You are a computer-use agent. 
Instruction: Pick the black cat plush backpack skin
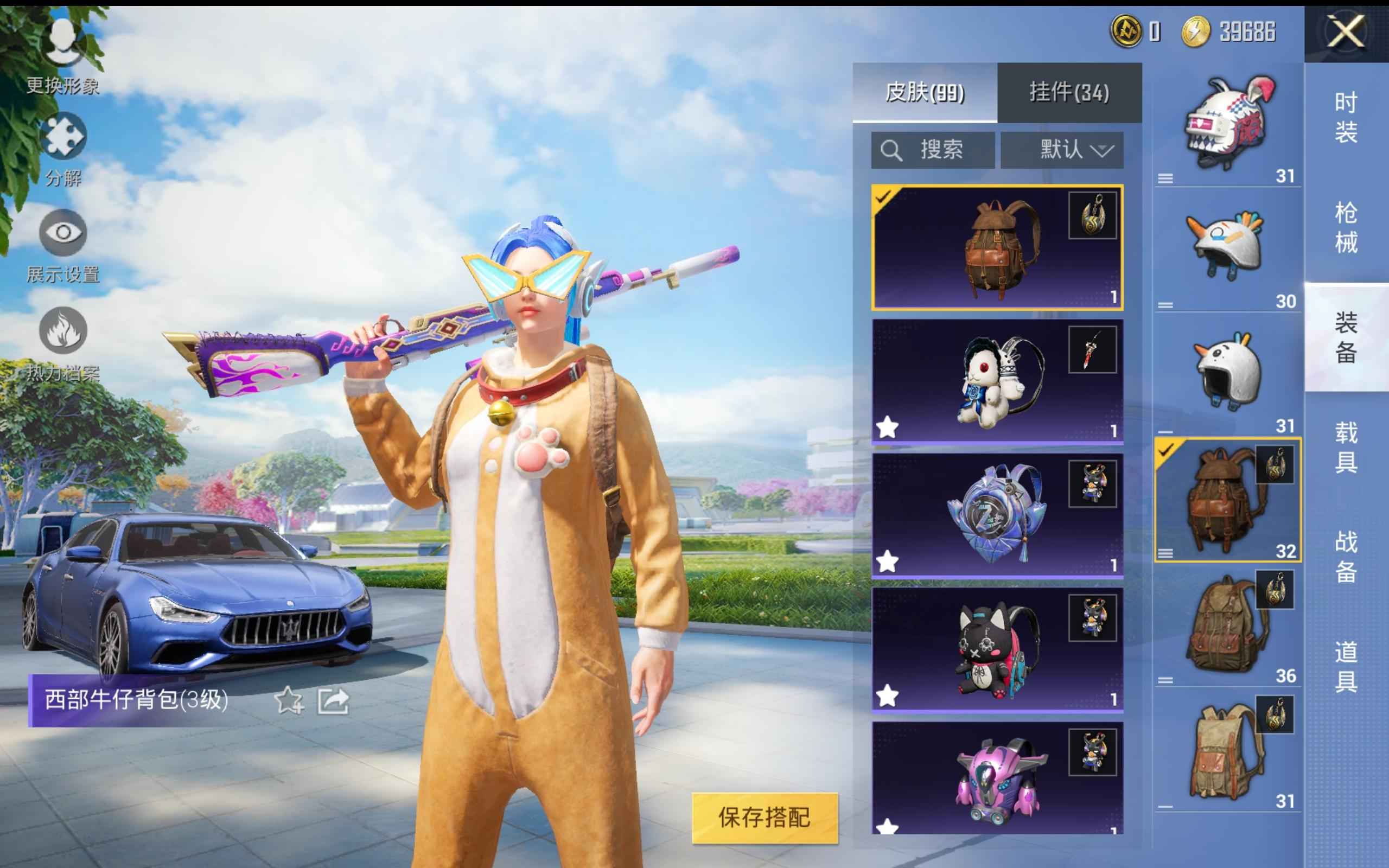pyautogui.click(x=997, y=649)
